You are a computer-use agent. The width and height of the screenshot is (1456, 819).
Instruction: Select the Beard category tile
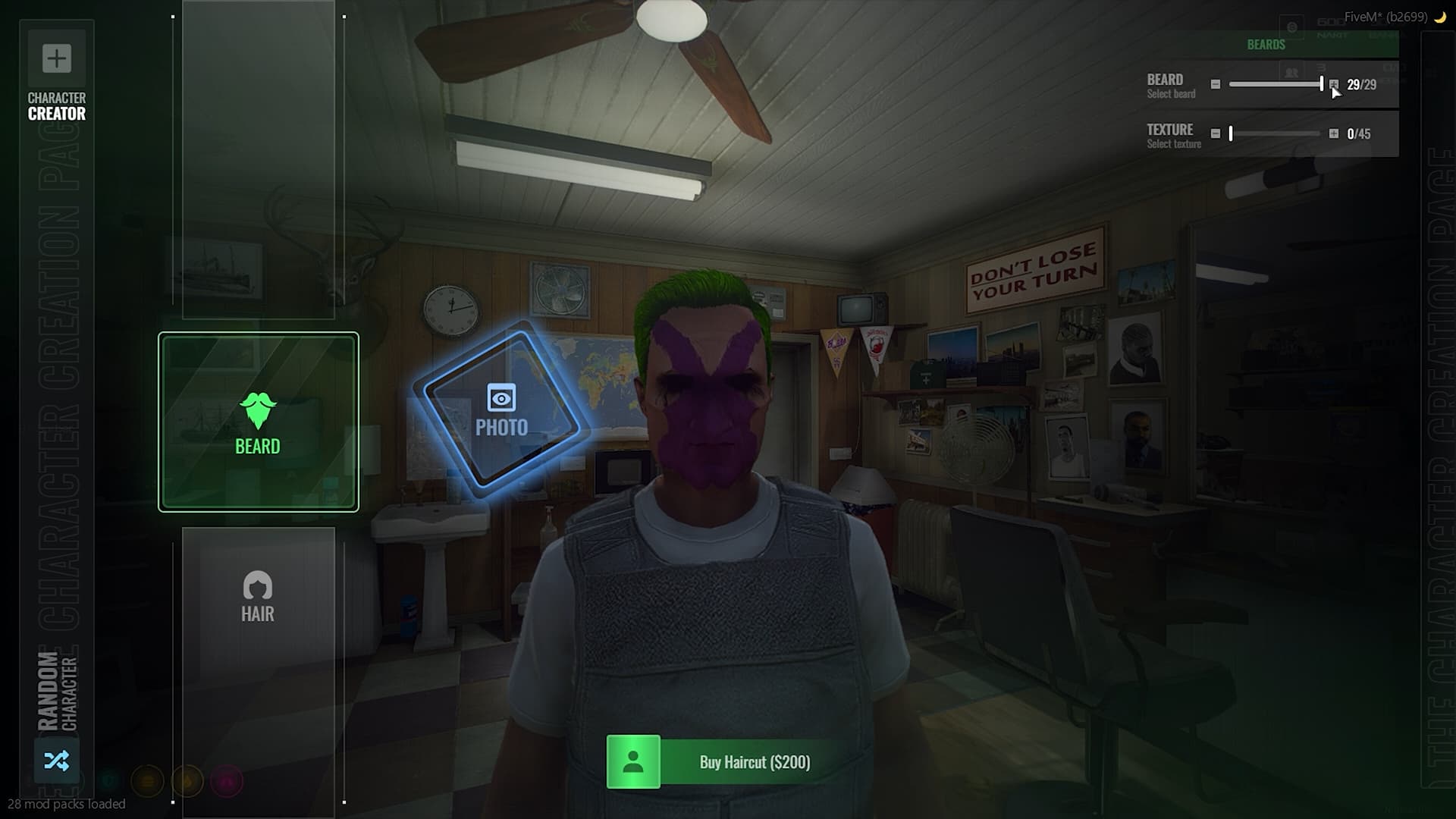258,422
